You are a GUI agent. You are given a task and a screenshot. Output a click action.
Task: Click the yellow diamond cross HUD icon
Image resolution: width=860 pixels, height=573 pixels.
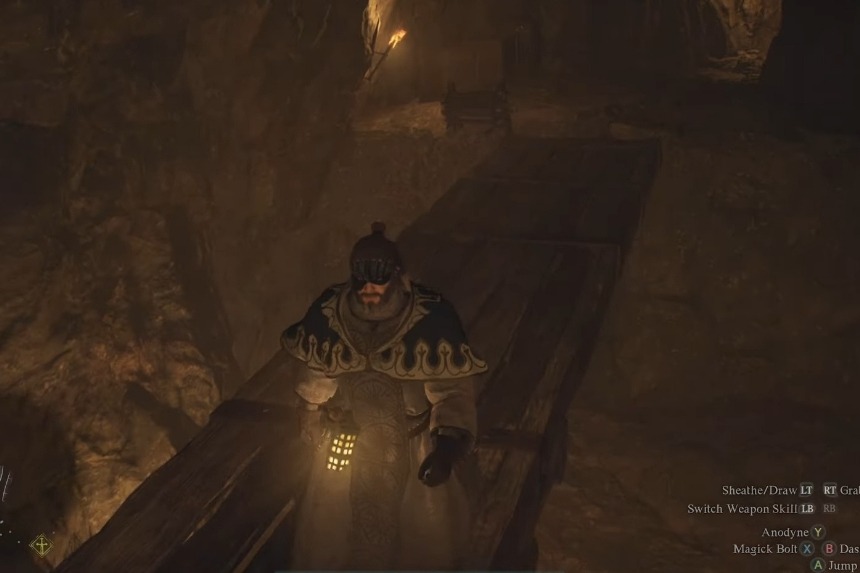coord(41,545)
